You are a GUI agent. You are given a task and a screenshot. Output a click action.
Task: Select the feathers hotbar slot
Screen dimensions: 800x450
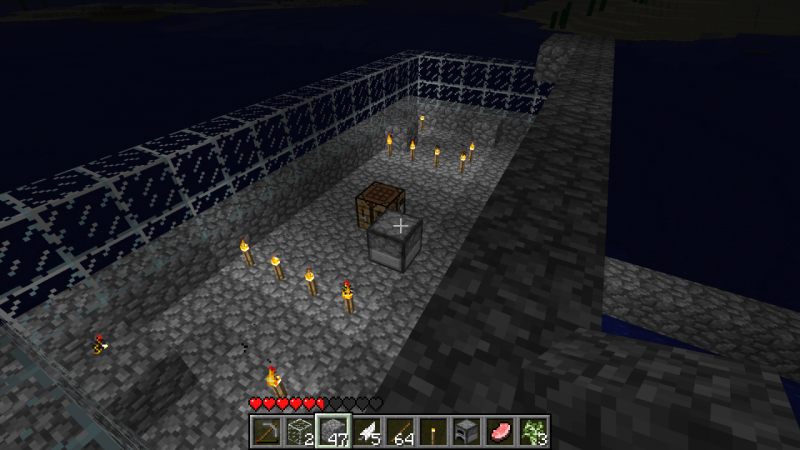(366, 431)
